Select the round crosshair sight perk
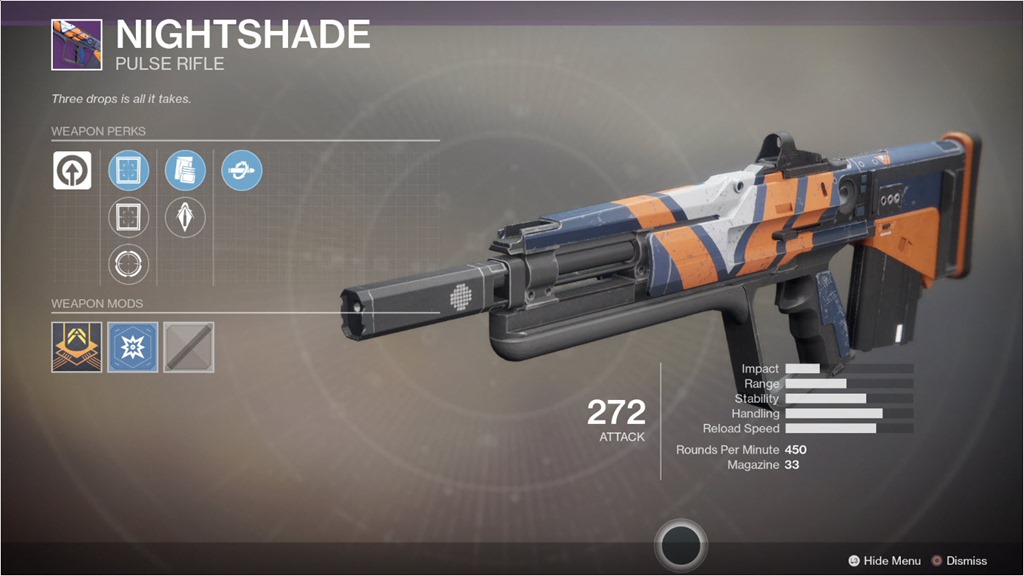Screen dimensions: 1024x576 (x=128, y=264)
